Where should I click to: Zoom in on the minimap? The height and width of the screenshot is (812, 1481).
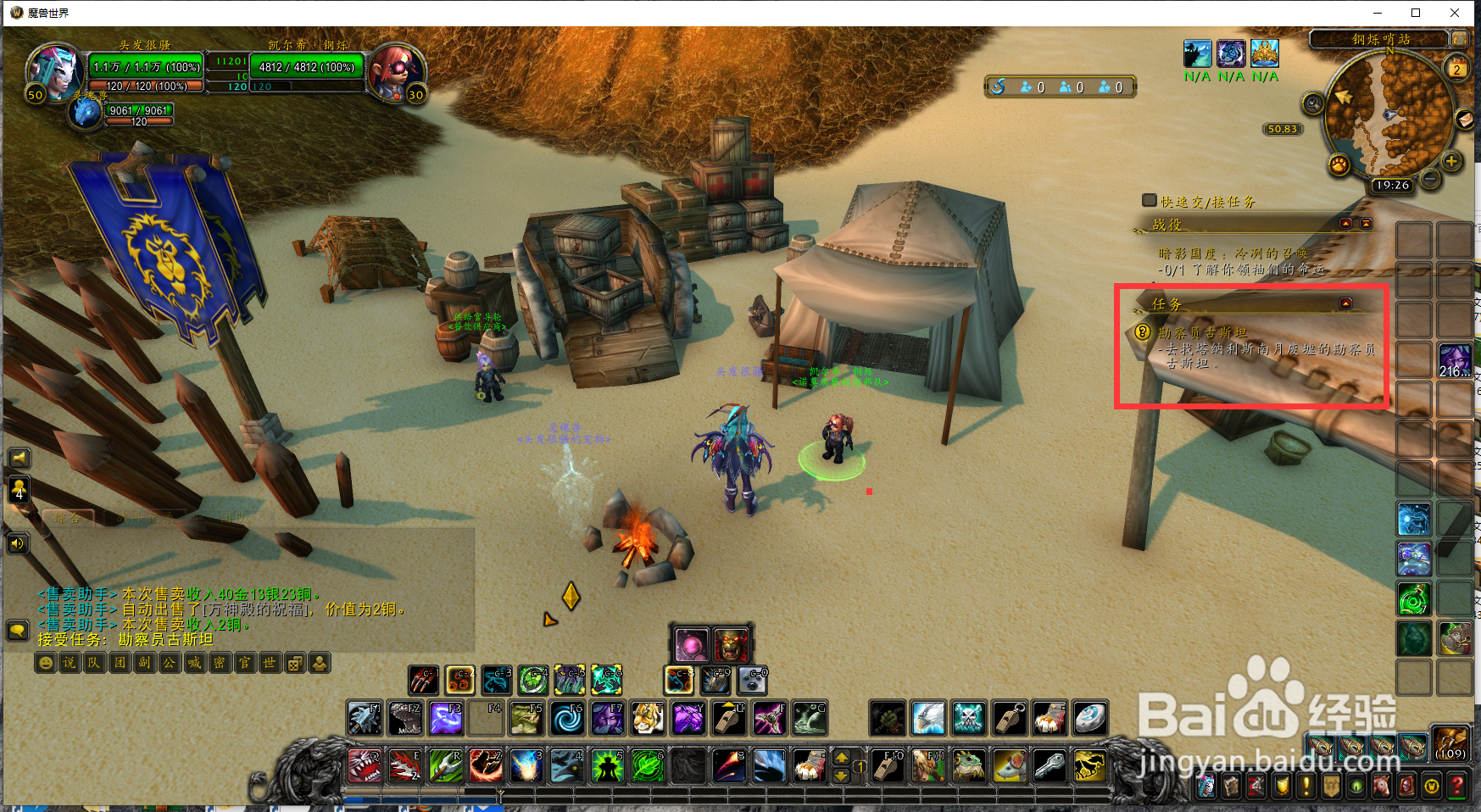1451,161
